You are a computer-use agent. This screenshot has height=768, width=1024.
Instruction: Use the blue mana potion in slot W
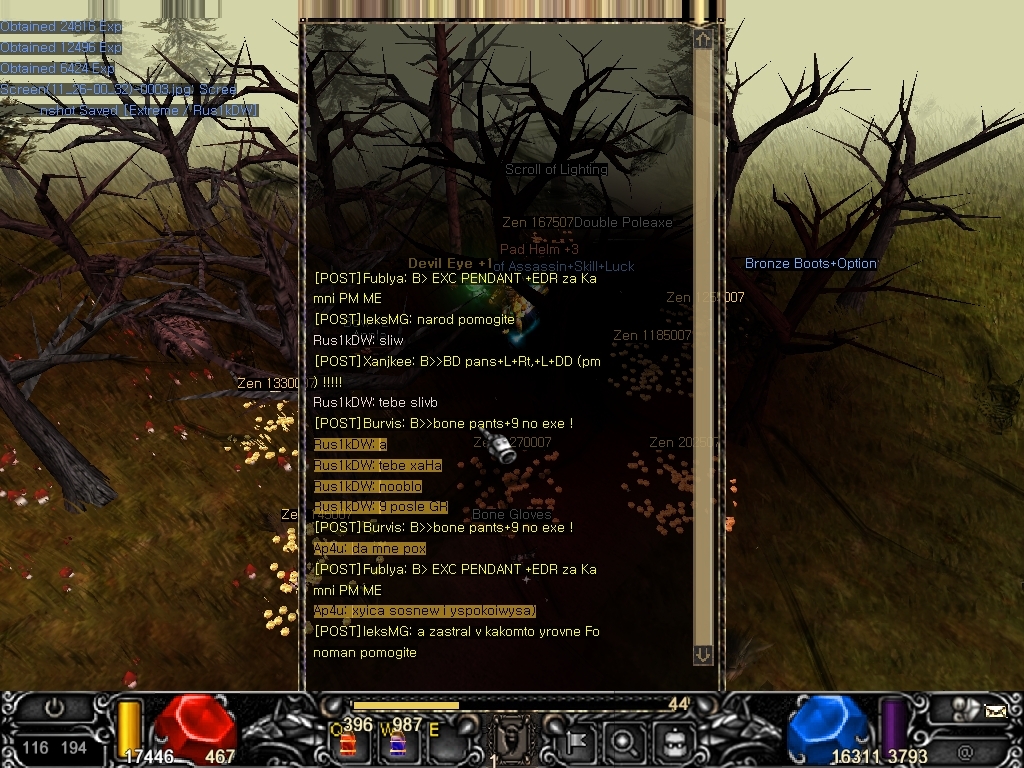(x=396, y=743)
